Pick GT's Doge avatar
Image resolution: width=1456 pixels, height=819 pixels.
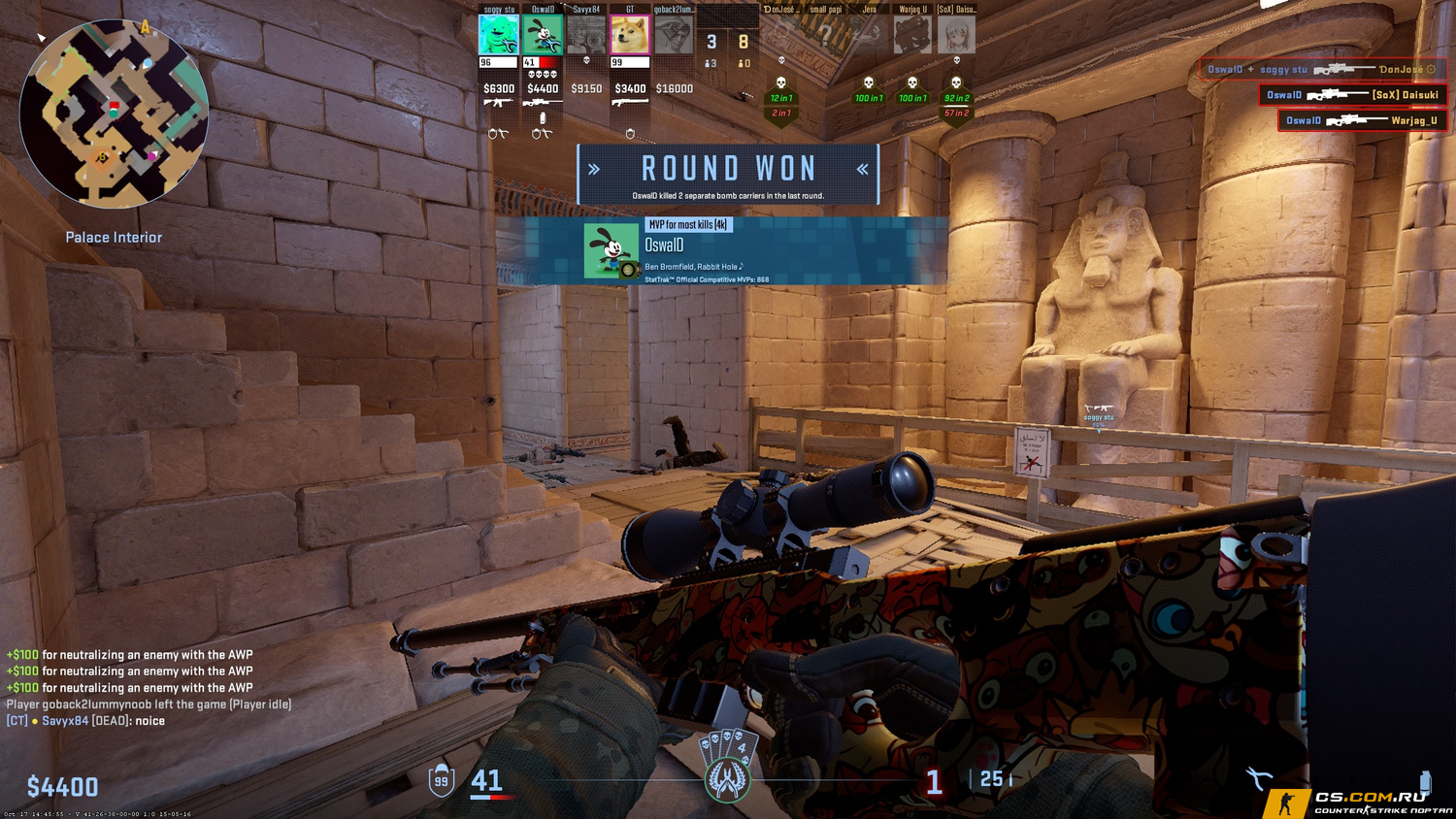(x=630, y=35)
